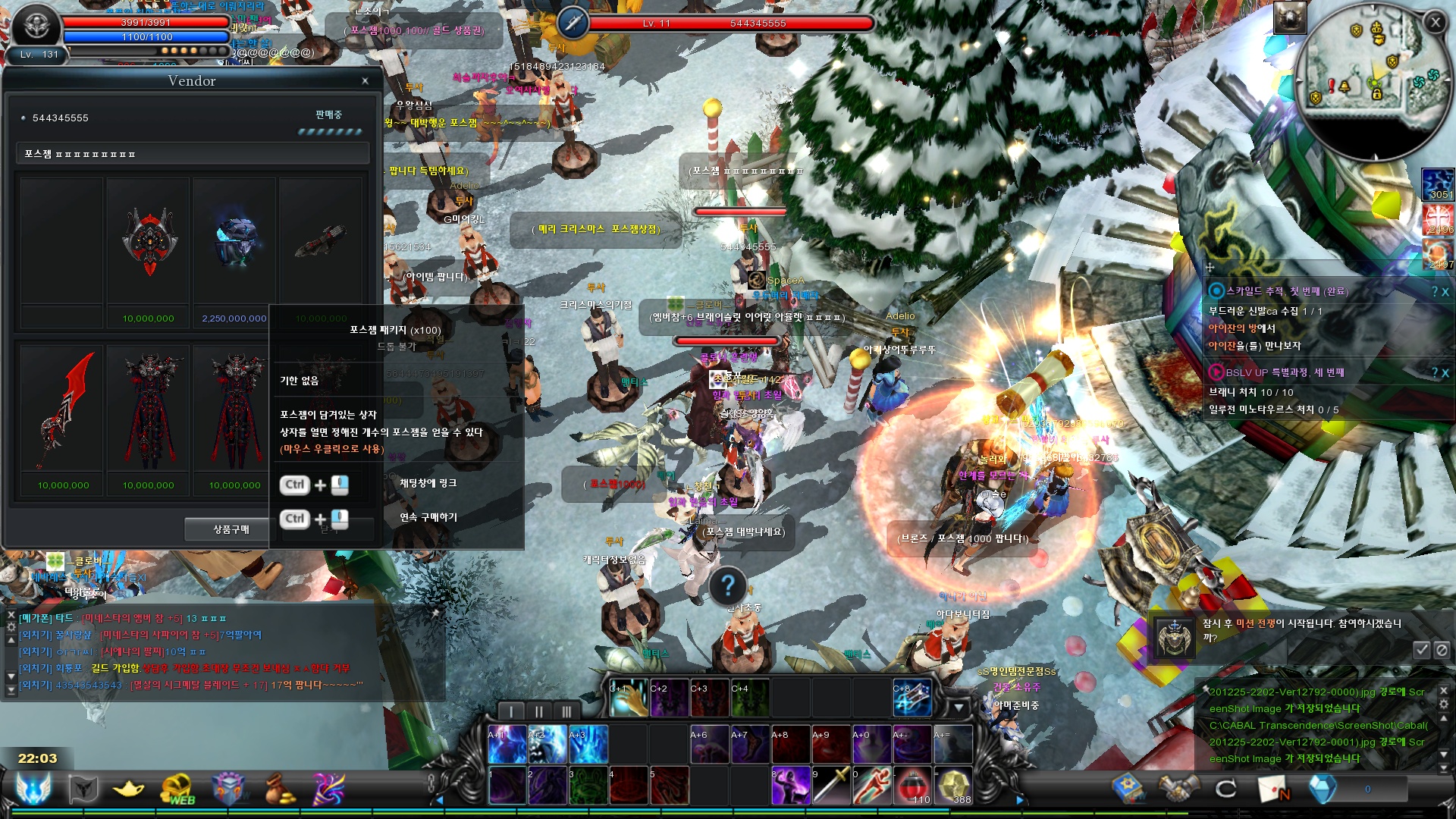1456x819 pixels.
Task: Close the minimap with its X button
Action: 1435,23
